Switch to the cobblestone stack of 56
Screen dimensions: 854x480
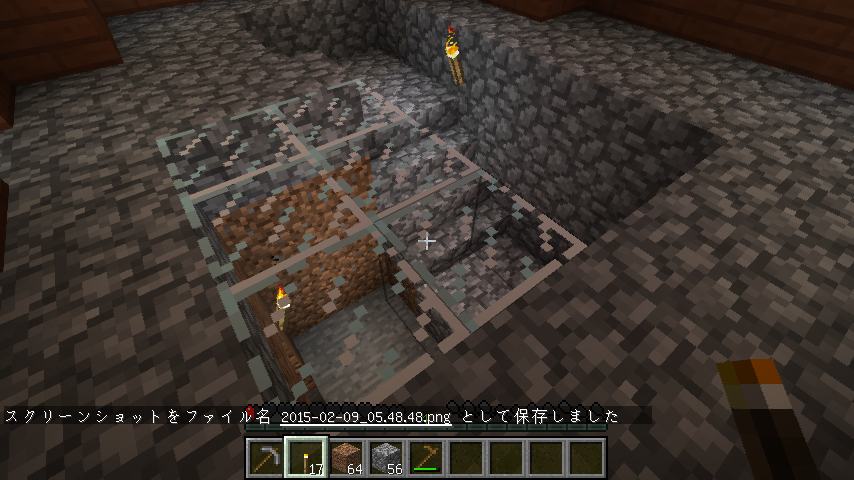(386, 458)
